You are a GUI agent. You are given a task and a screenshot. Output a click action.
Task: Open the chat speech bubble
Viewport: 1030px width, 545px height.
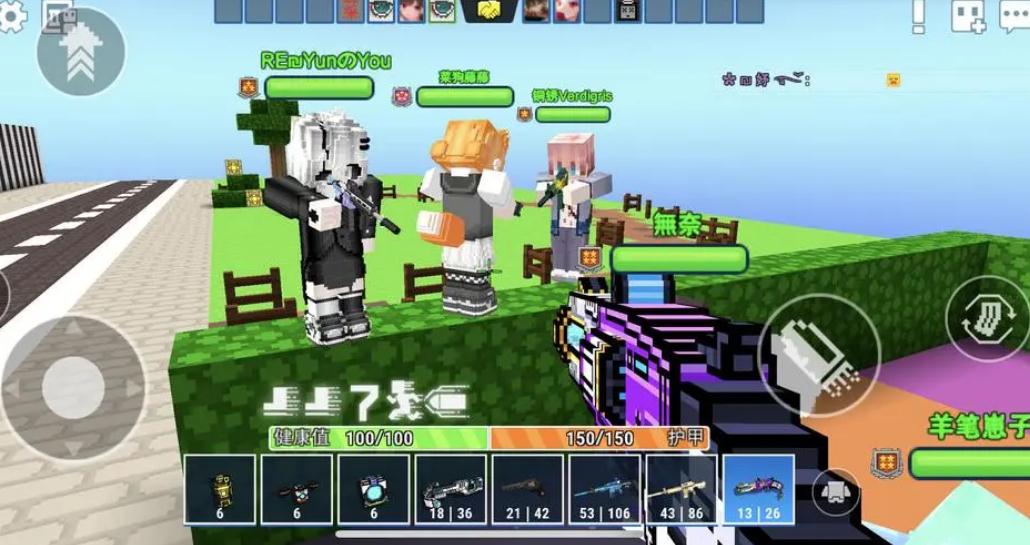point(1015,16)
